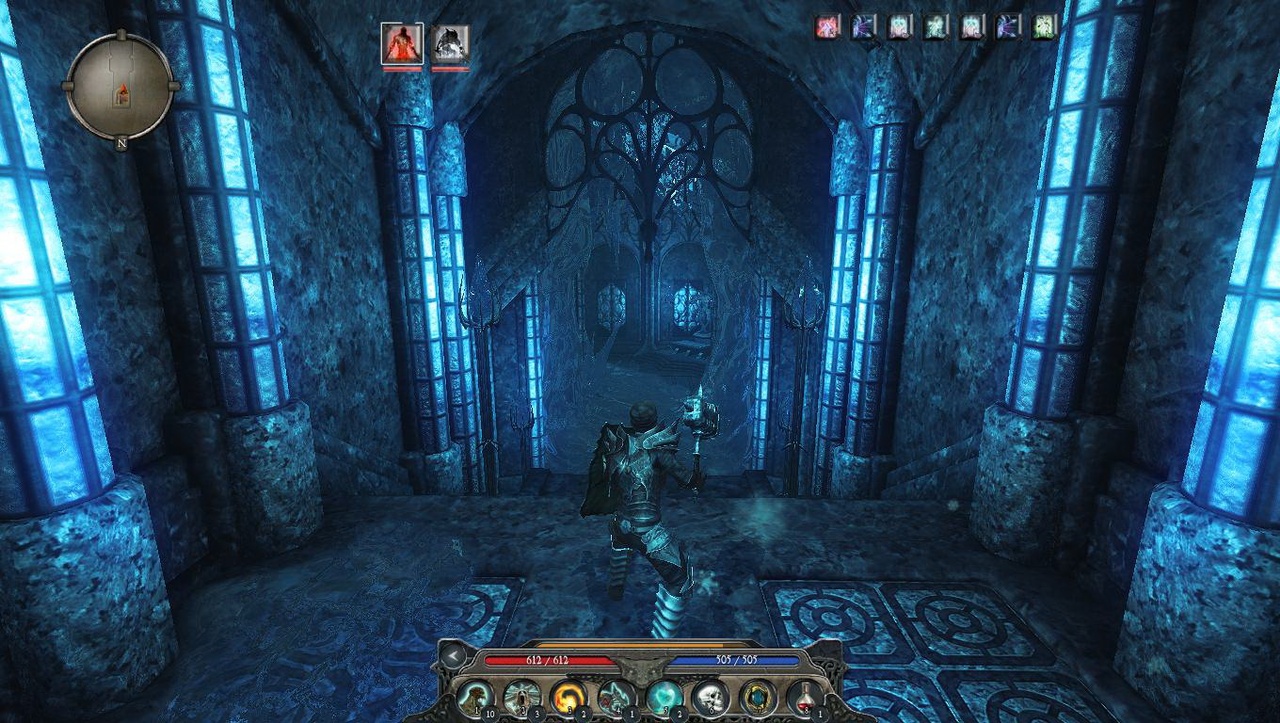Click the orange experience bar above the health bar

[640, 644]
